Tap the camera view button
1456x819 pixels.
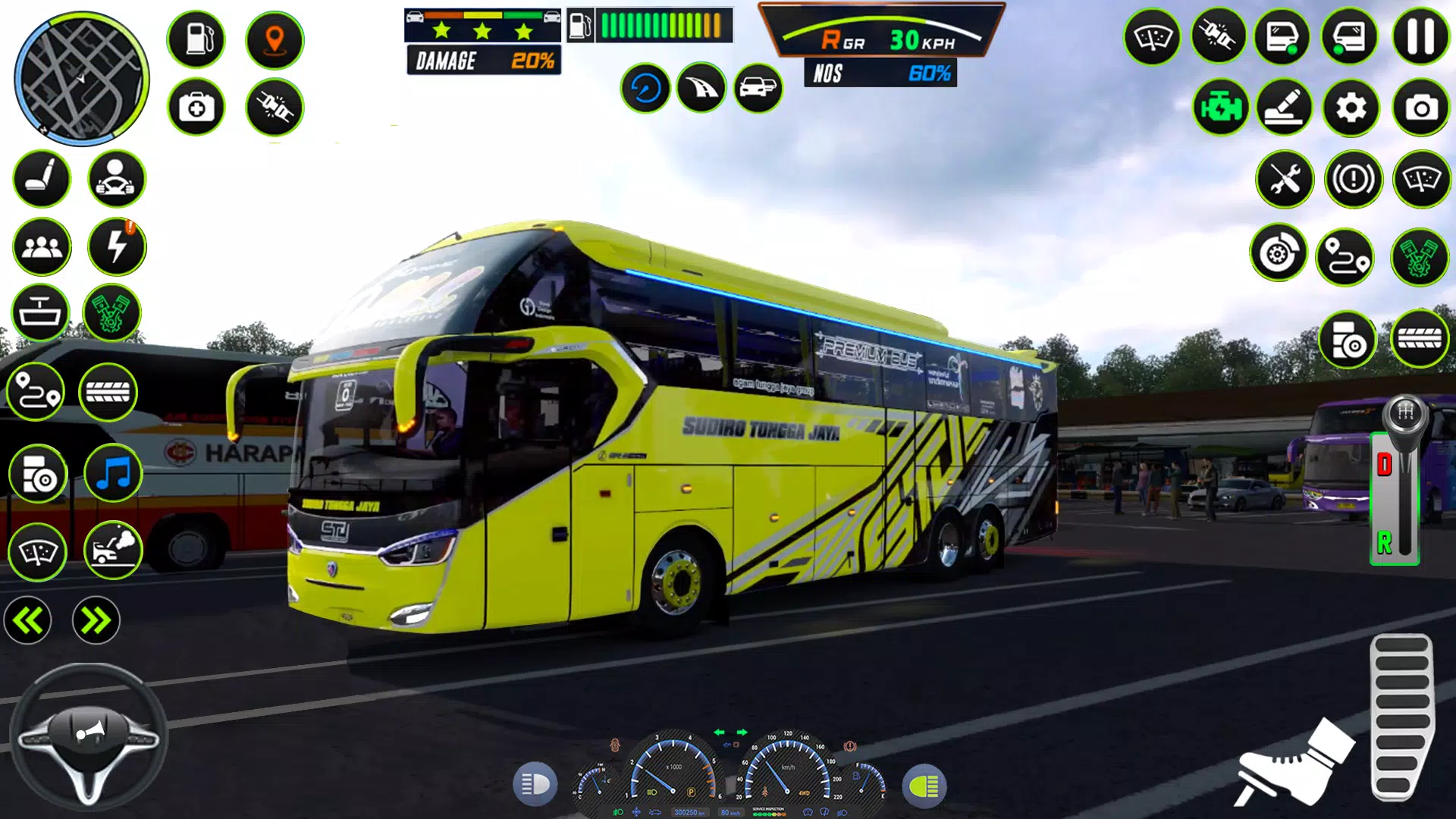[1420, 108]
